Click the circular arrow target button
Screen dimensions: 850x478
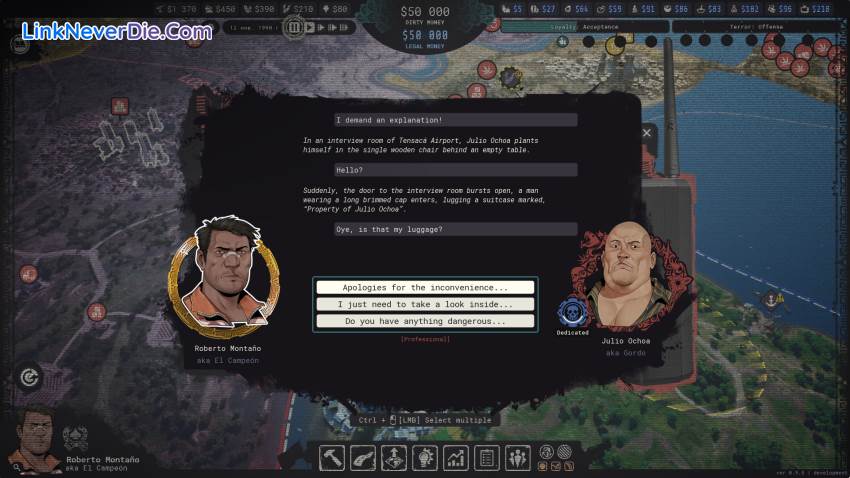coord(29,377)
